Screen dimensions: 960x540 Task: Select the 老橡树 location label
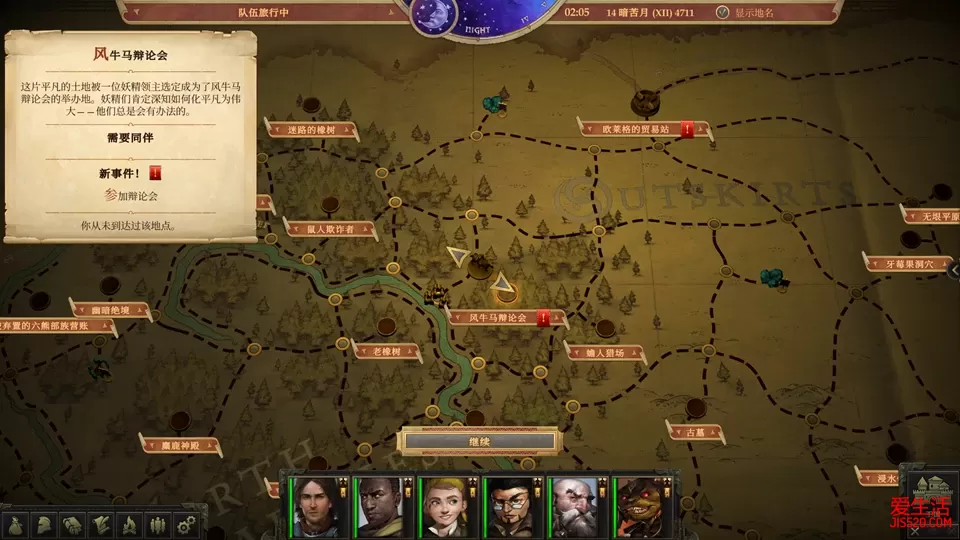(x=385, y=351)
